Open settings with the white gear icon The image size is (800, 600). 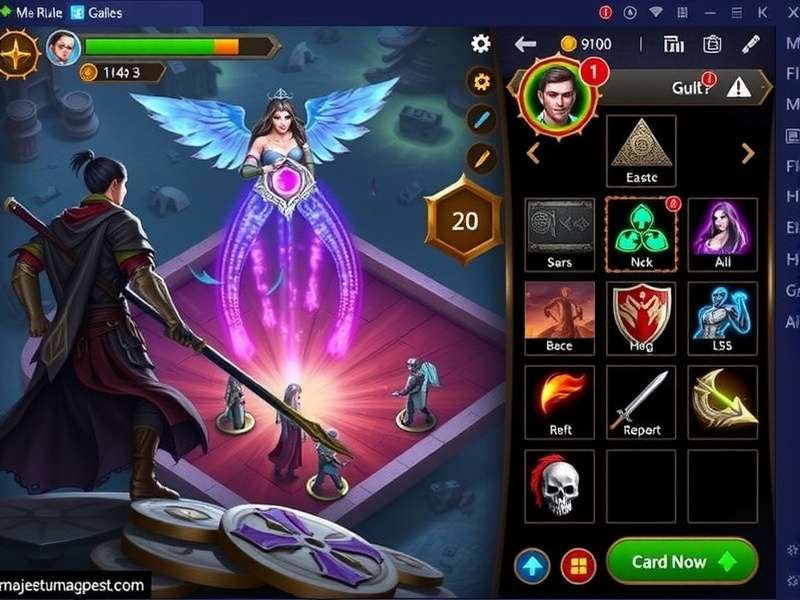(x=481, y=43)
